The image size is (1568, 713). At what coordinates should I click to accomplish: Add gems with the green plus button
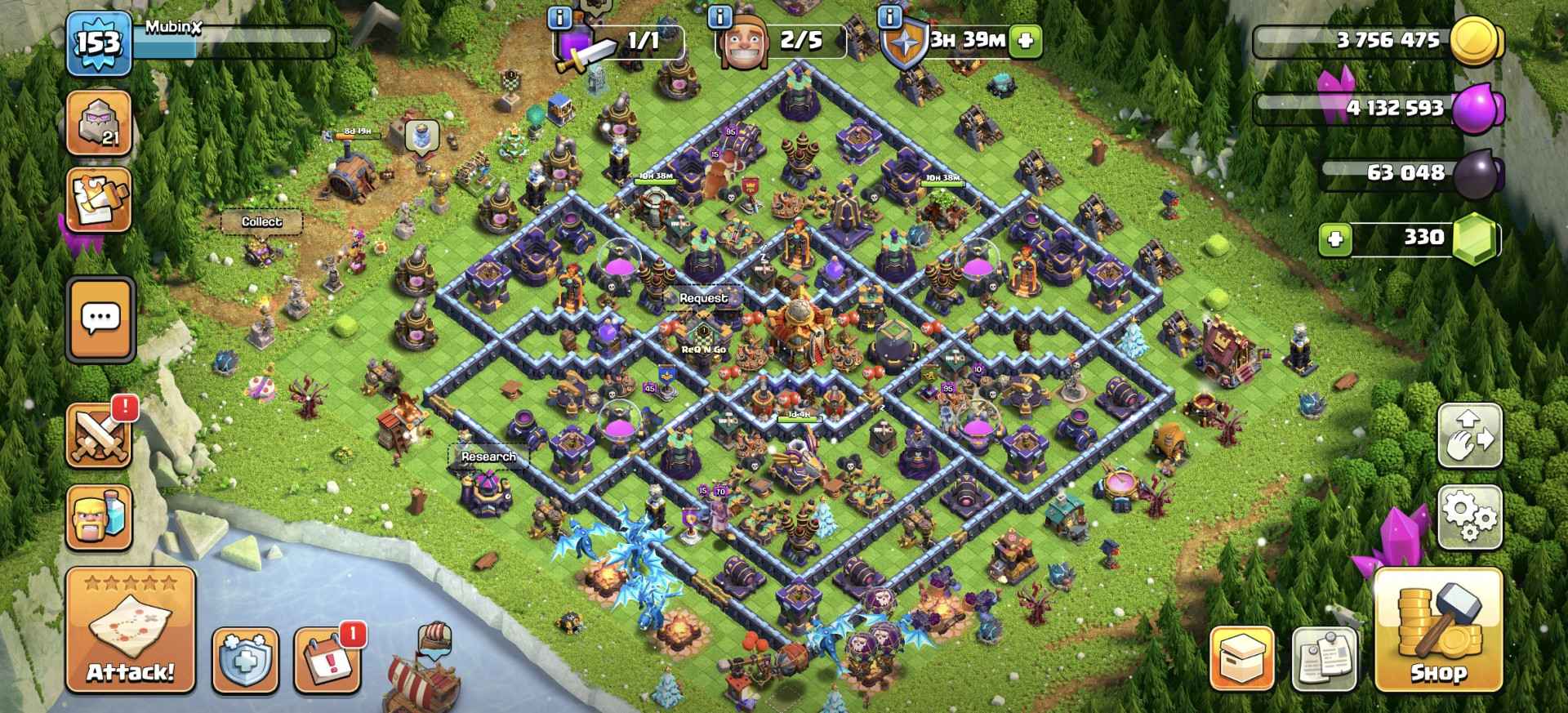tap(1335, 239)
